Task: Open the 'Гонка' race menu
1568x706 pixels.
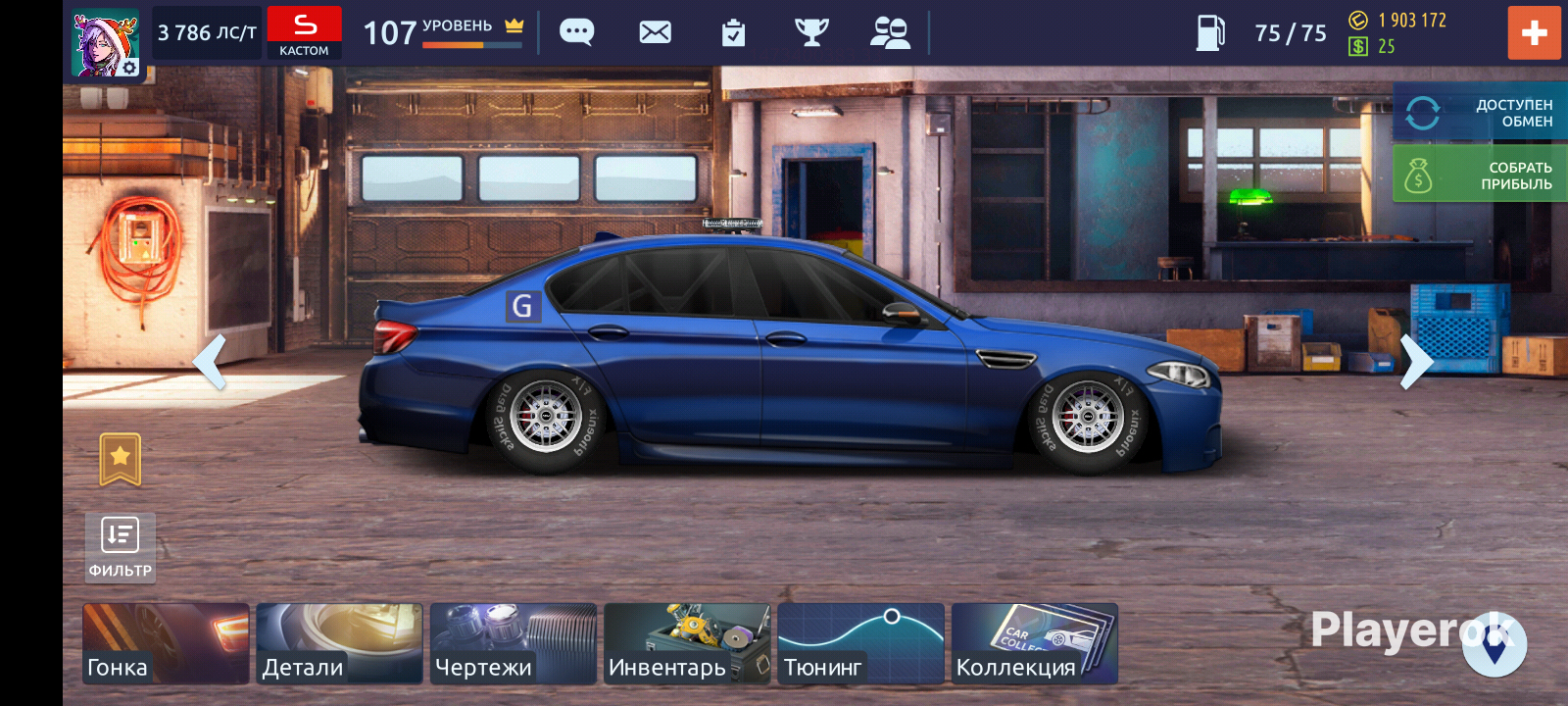Action: click(x=166, y=643)
